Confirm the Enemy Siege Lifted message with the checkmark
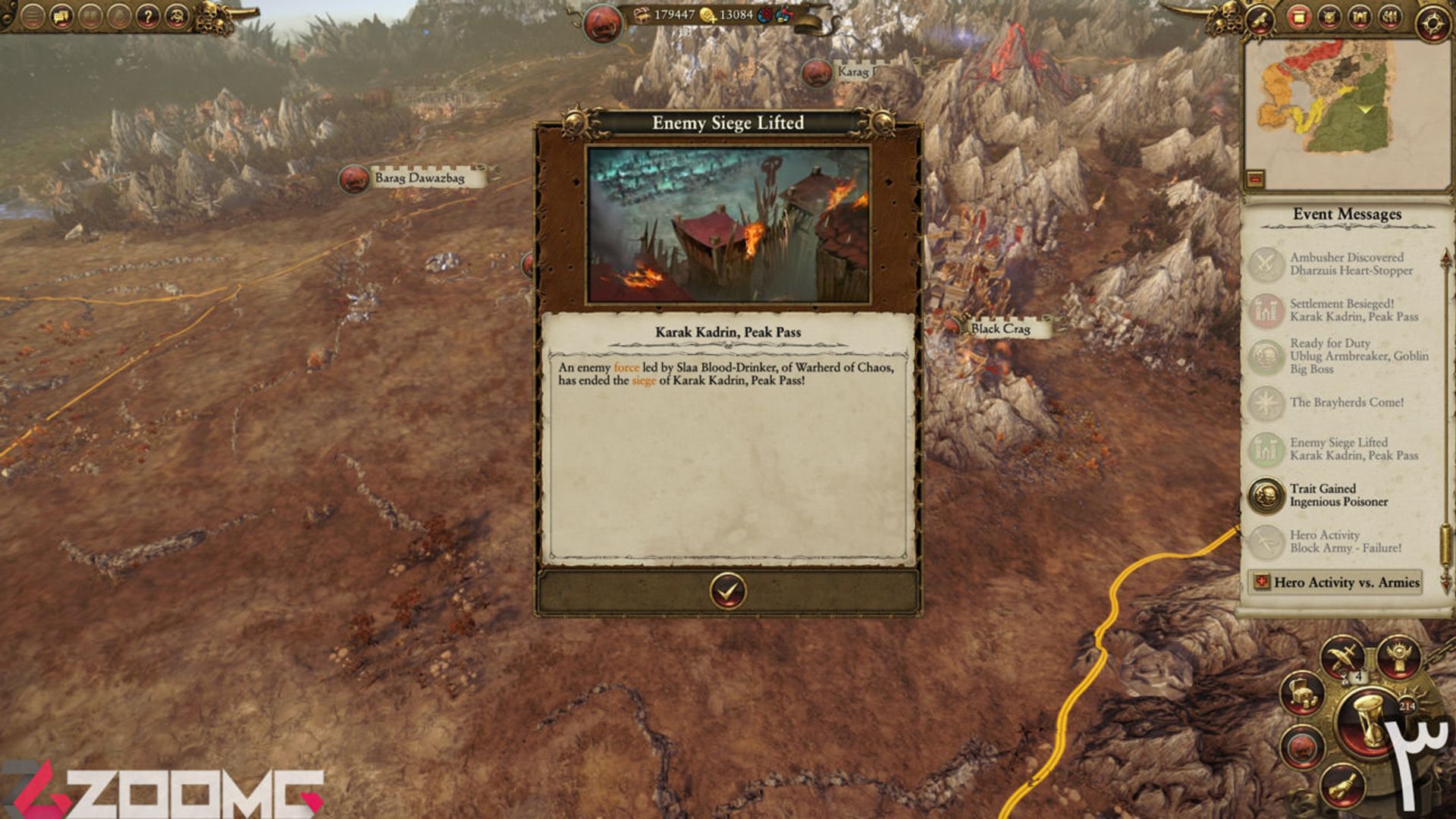The height and width of the screenshot is (819, 1456). coord(727,591)
